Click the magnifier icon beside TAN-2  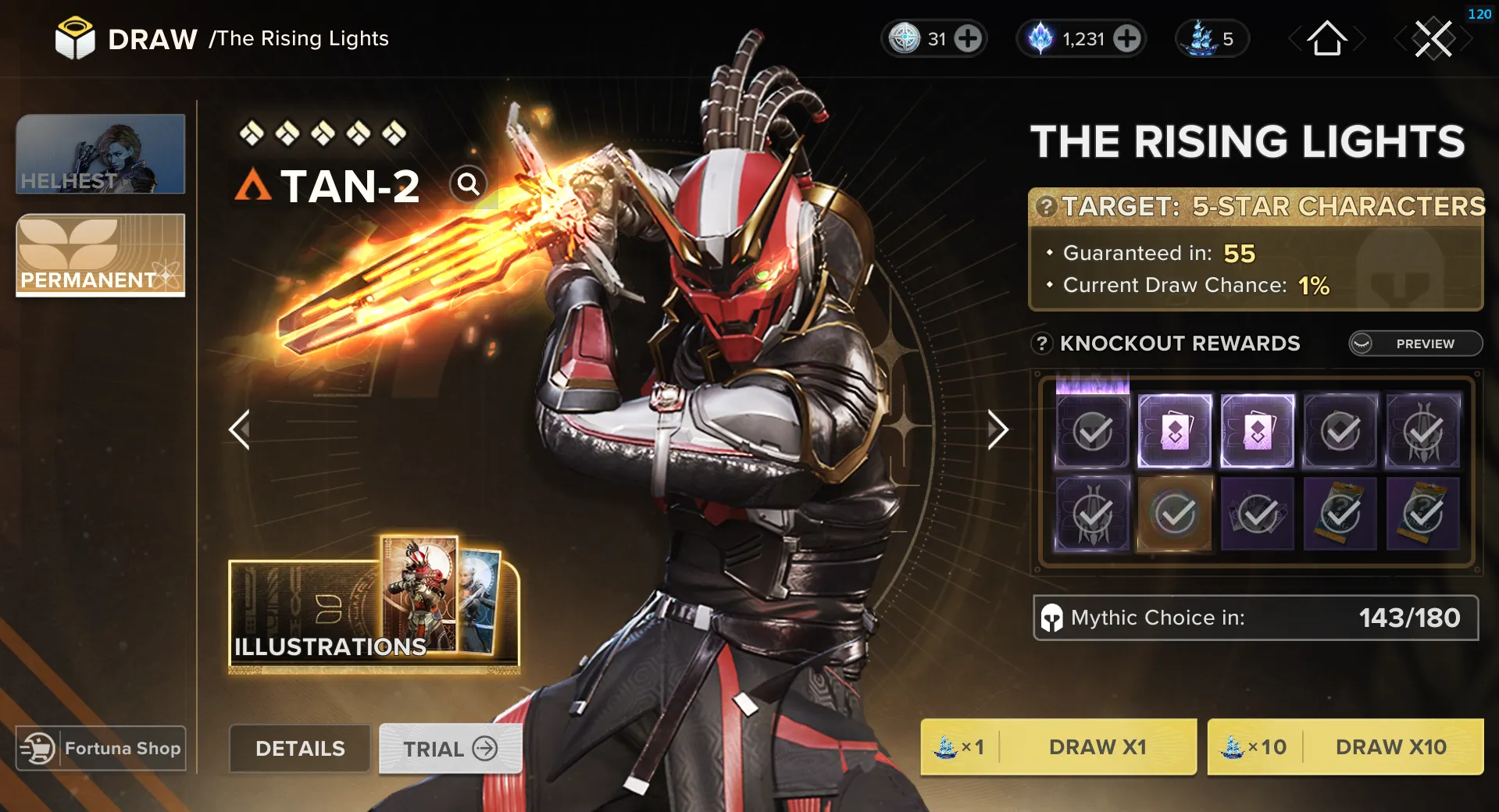tap(468, 185)
